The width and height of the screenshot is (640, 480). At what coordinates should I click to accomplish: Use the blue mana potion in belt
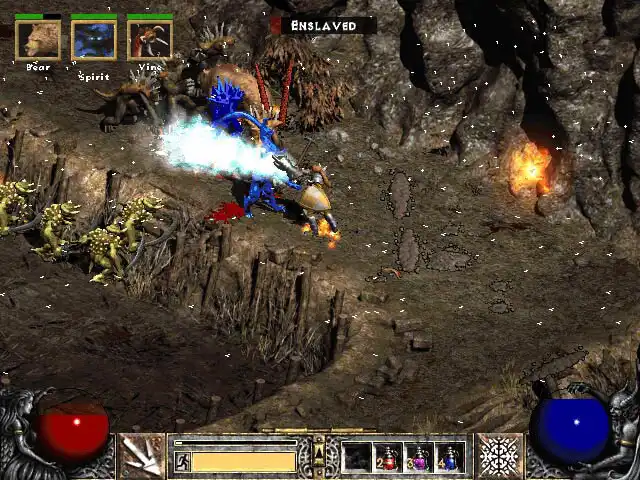pos(450,457)
